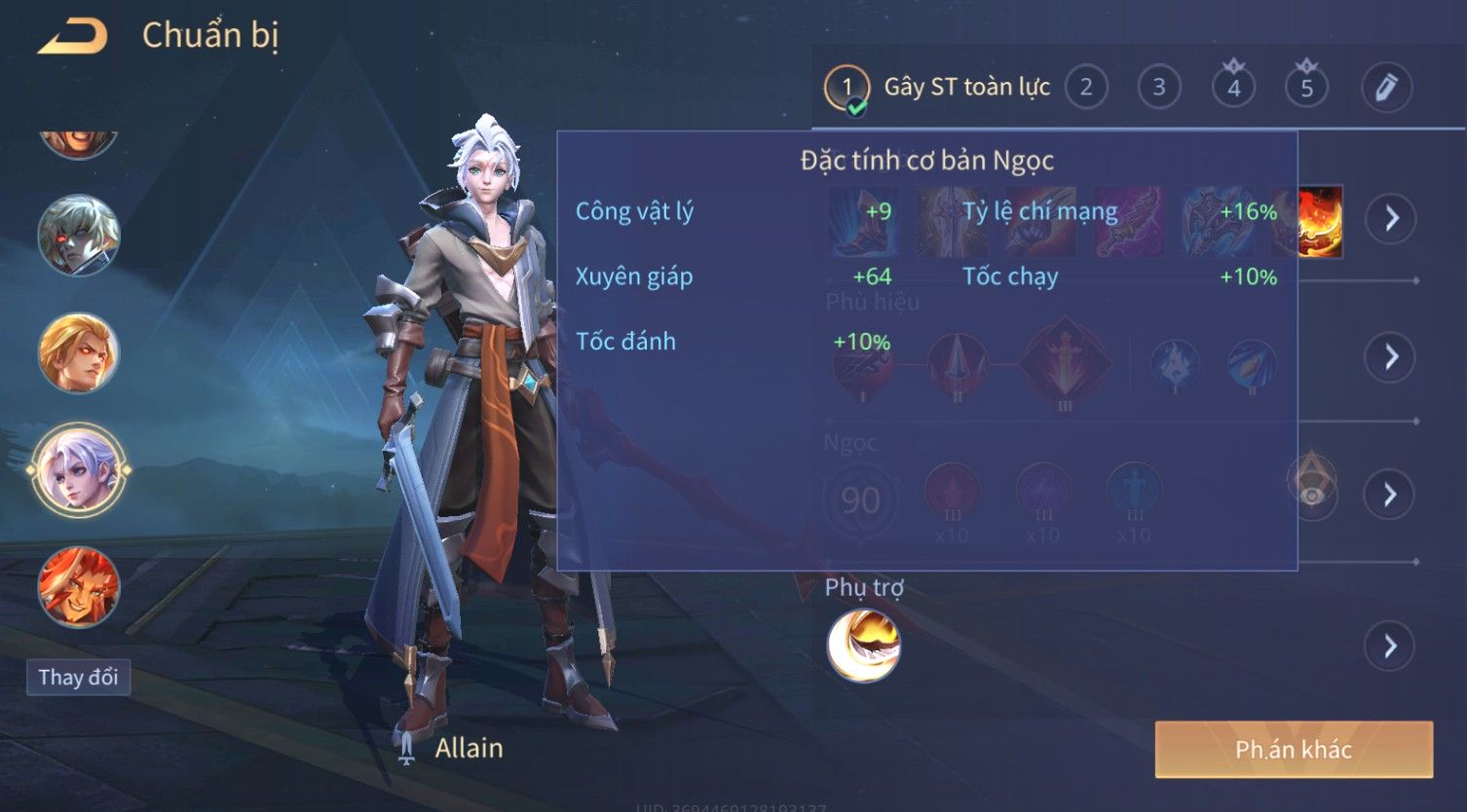The width and height of the screenshot is (1467, 812).
Task: Click the Thay đổi button
Action: [78, 677]
